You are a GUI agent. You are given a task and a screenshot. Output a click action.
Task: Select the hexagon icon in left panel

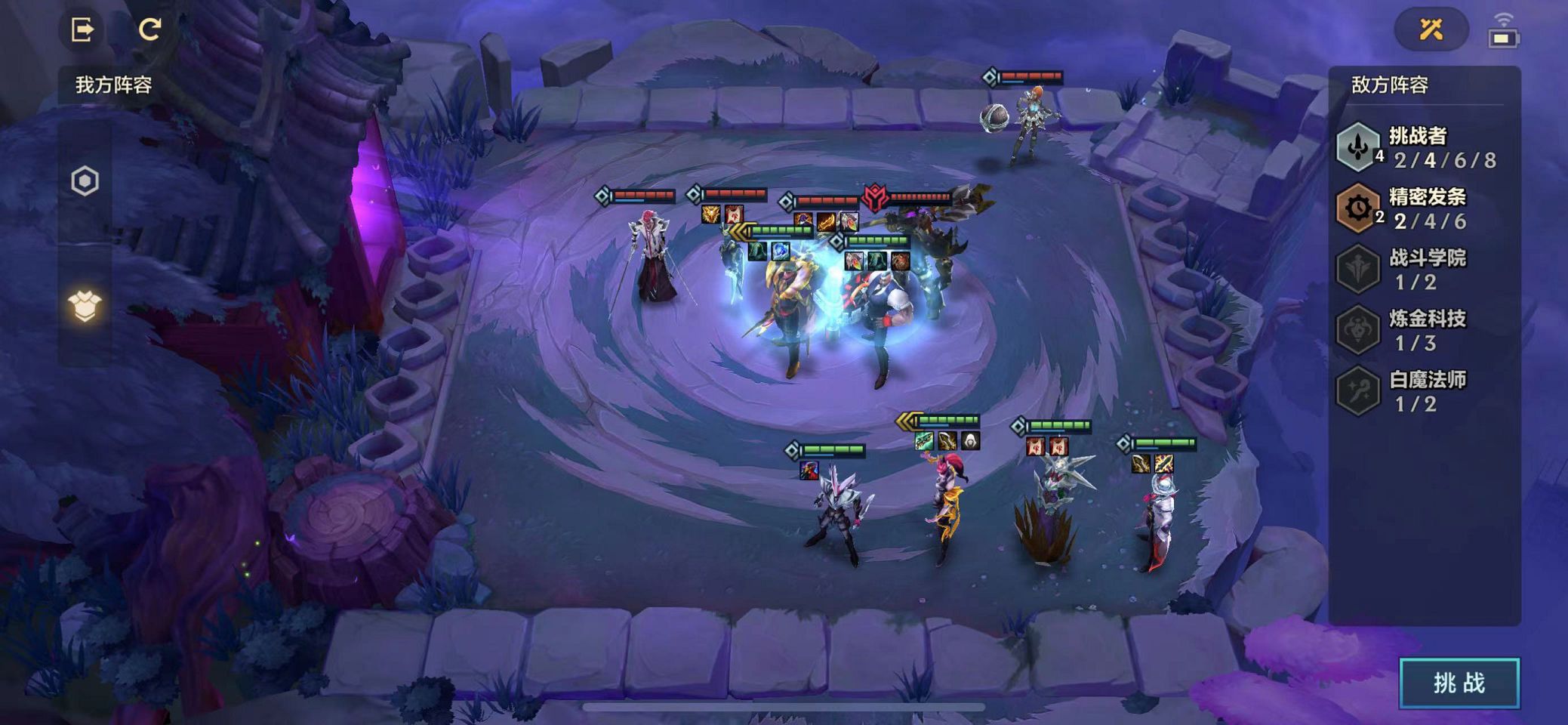tap(85, 181)
